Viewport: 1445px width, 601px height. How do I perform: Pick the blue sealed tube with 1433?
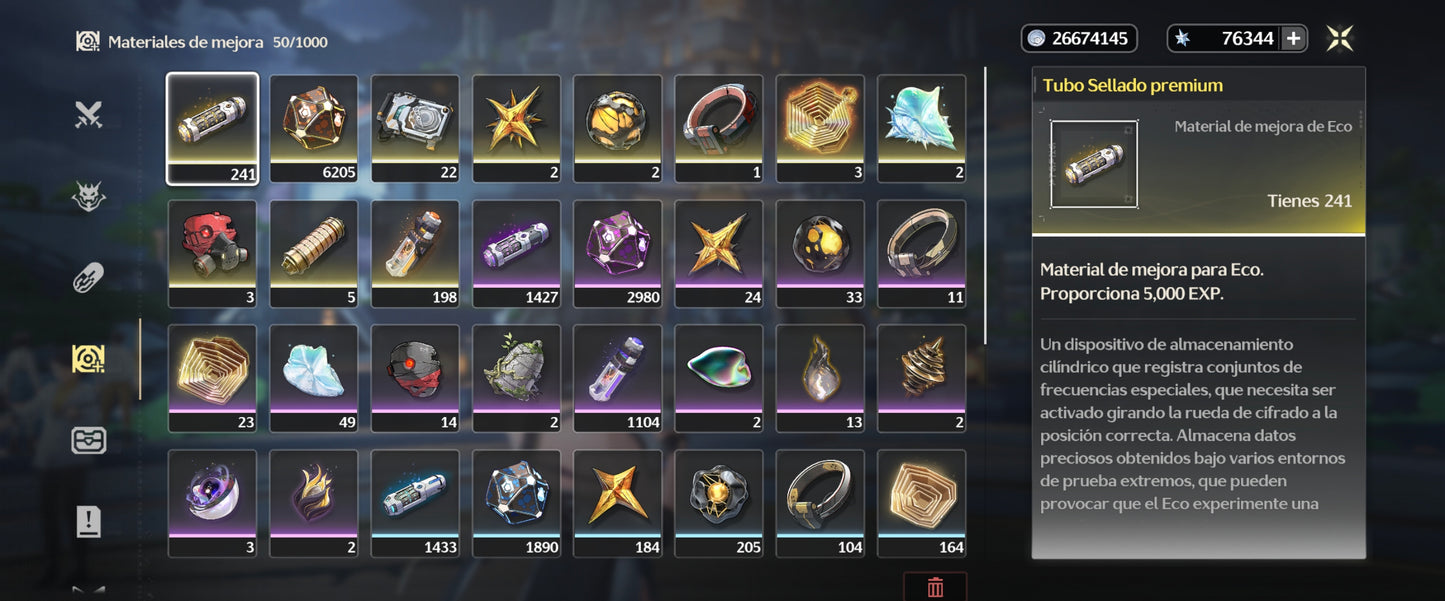click(415, 503)
